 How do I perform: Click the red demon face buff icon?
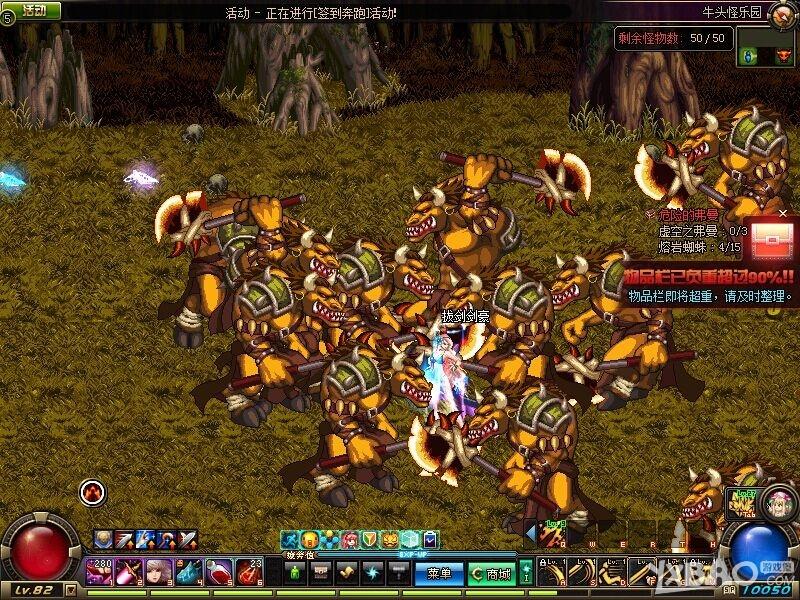click(92, 492)
